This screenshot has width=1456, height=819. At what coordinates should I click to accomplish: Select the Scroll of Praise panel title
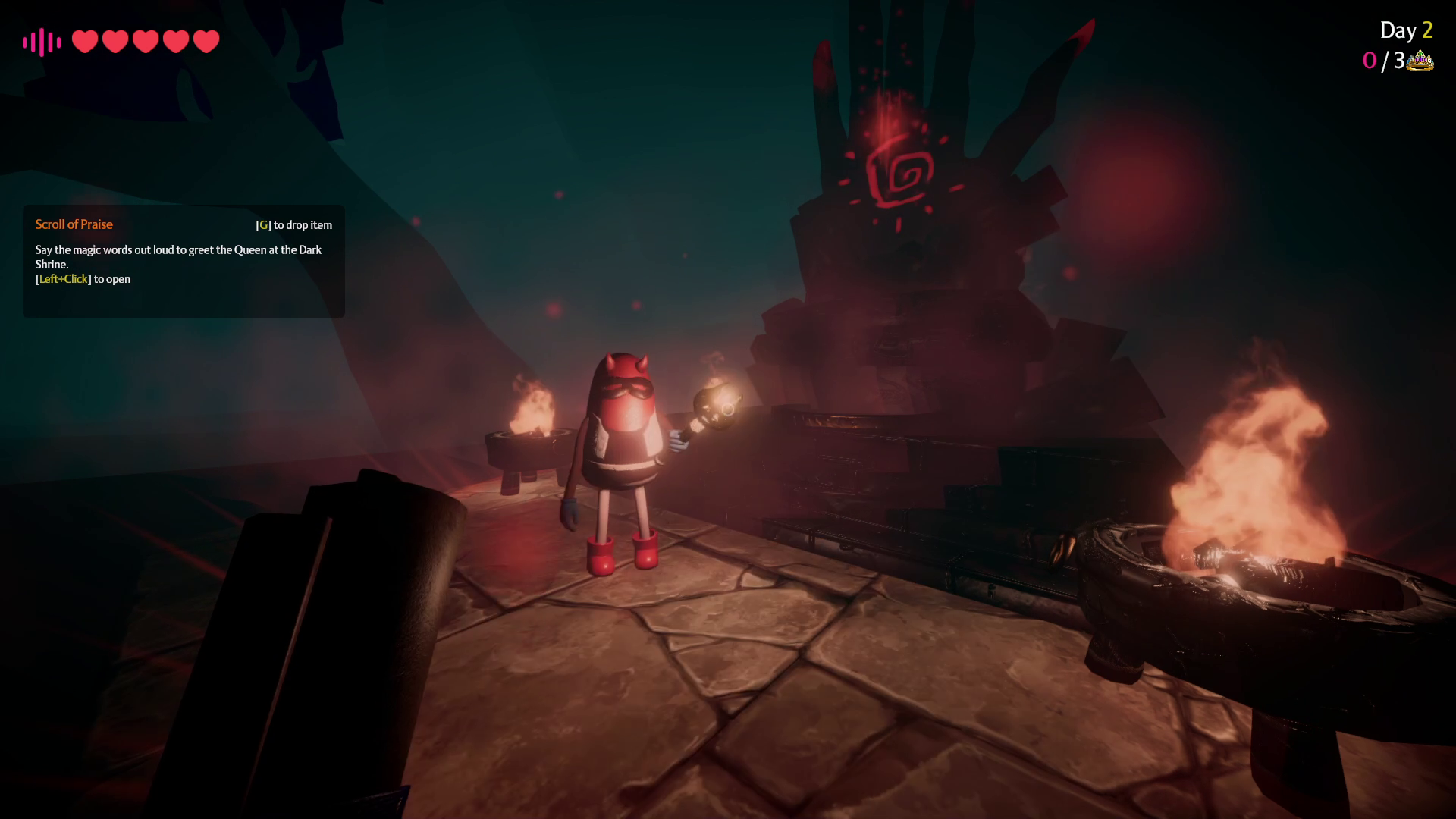point(74,224)
